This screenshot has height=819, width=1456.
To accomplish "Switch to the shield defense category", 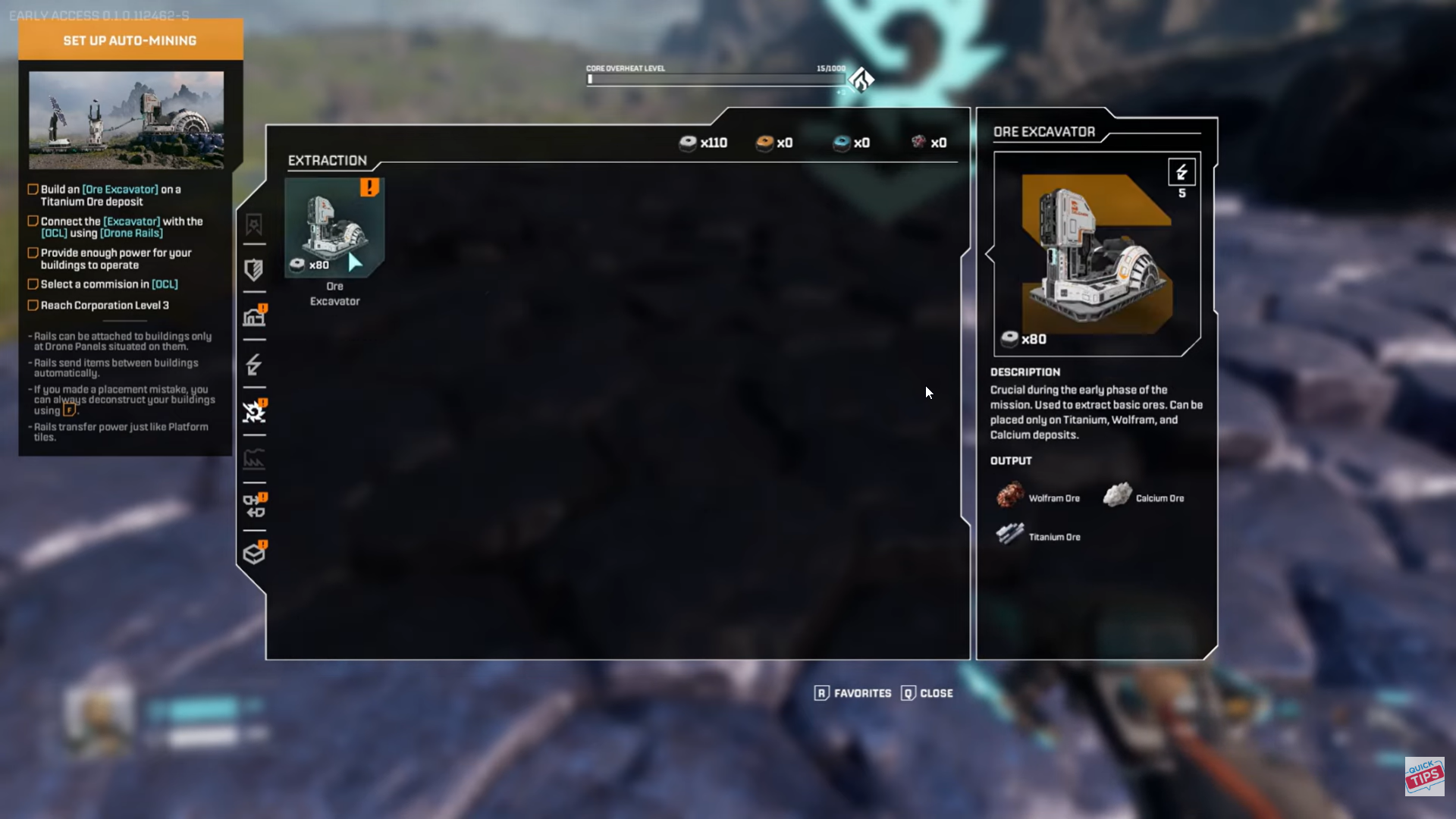I will [x=254, y=270].
